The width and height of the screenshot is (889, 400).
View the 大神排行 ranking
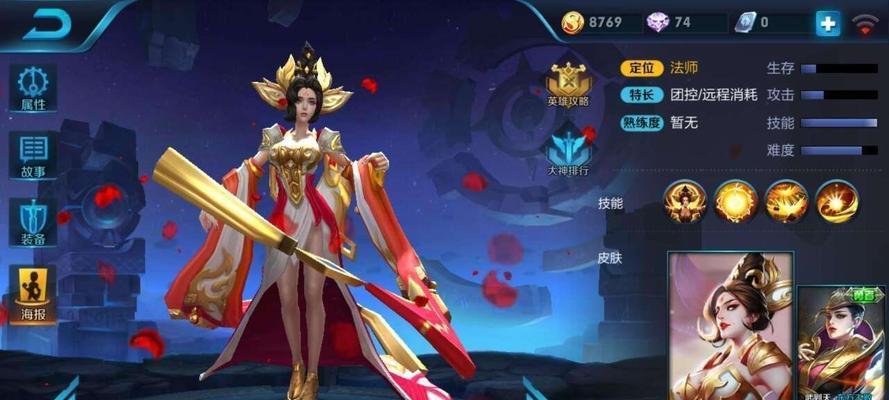(x=568, y=154)
